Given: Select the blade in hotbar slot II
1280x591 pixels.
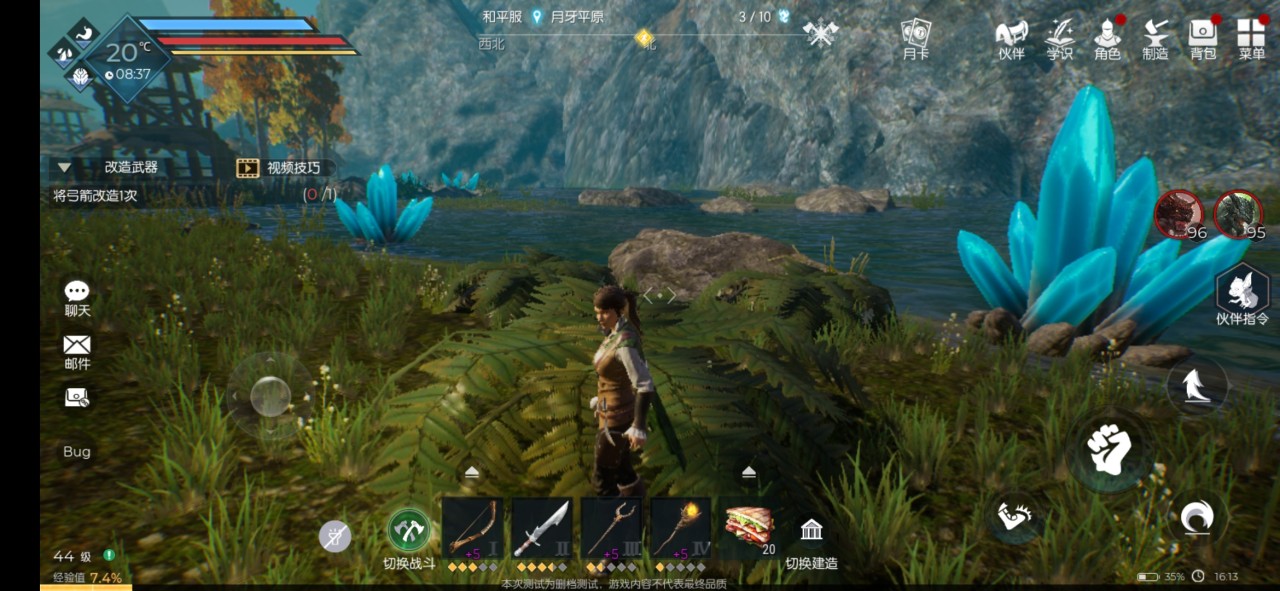Looking at the screenshot, I should click(542, 528).
